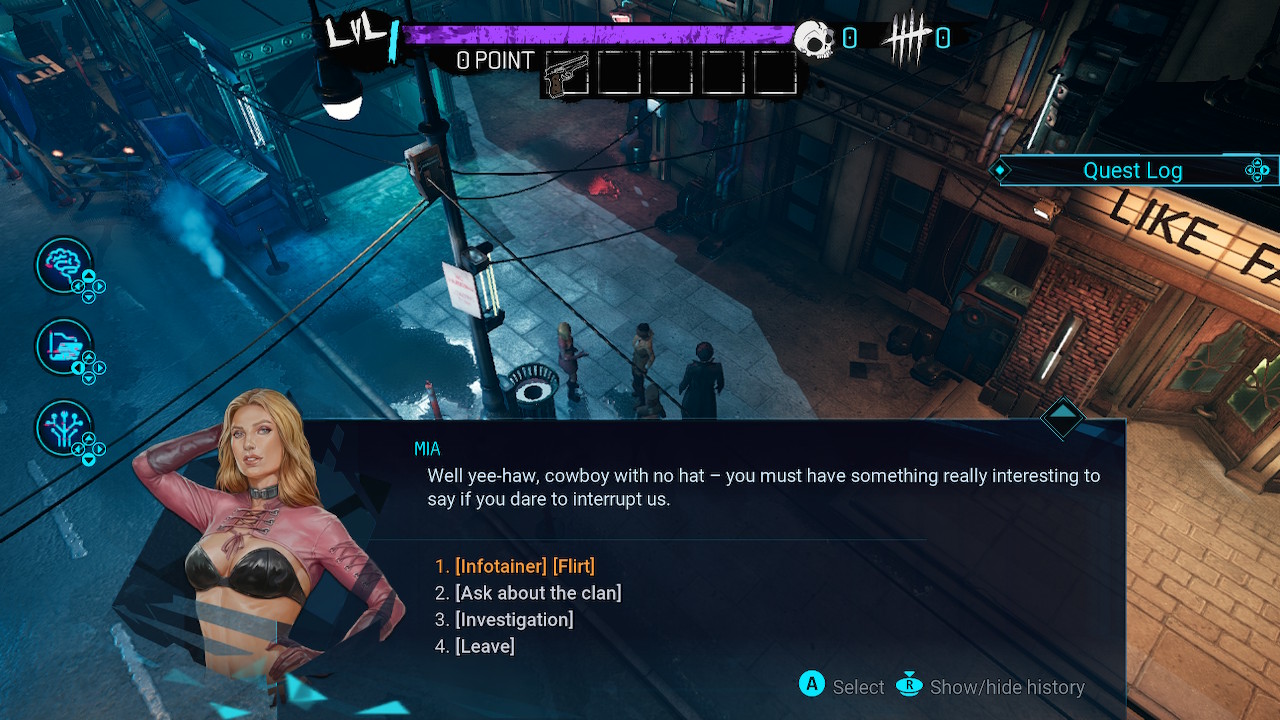Click the brain icon on the left
The width and height of the screenshot is (1280, 720).
coord(64,265)
